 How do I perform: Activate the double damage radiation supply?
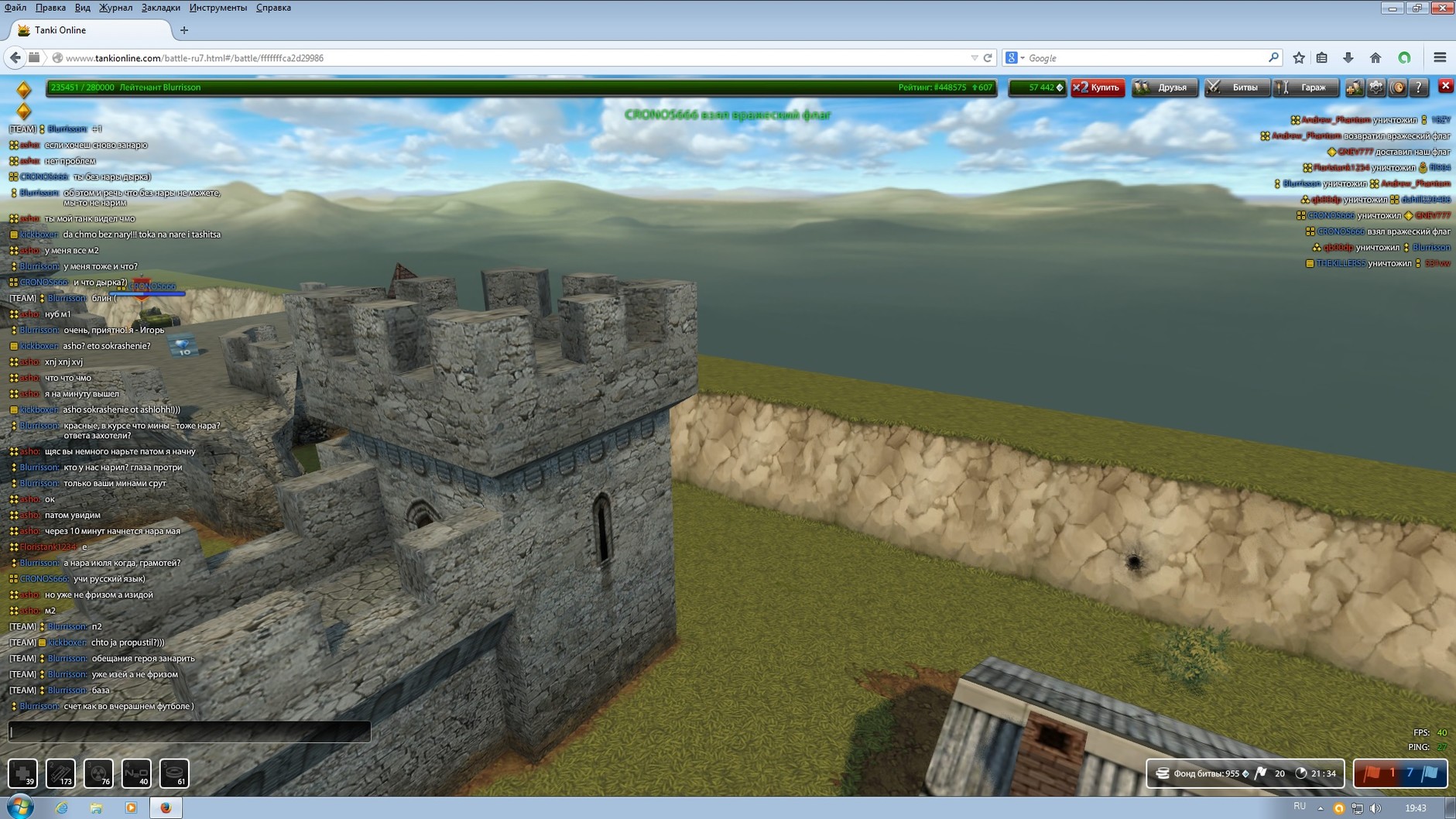pyautogui.click(x=98, y=773)
